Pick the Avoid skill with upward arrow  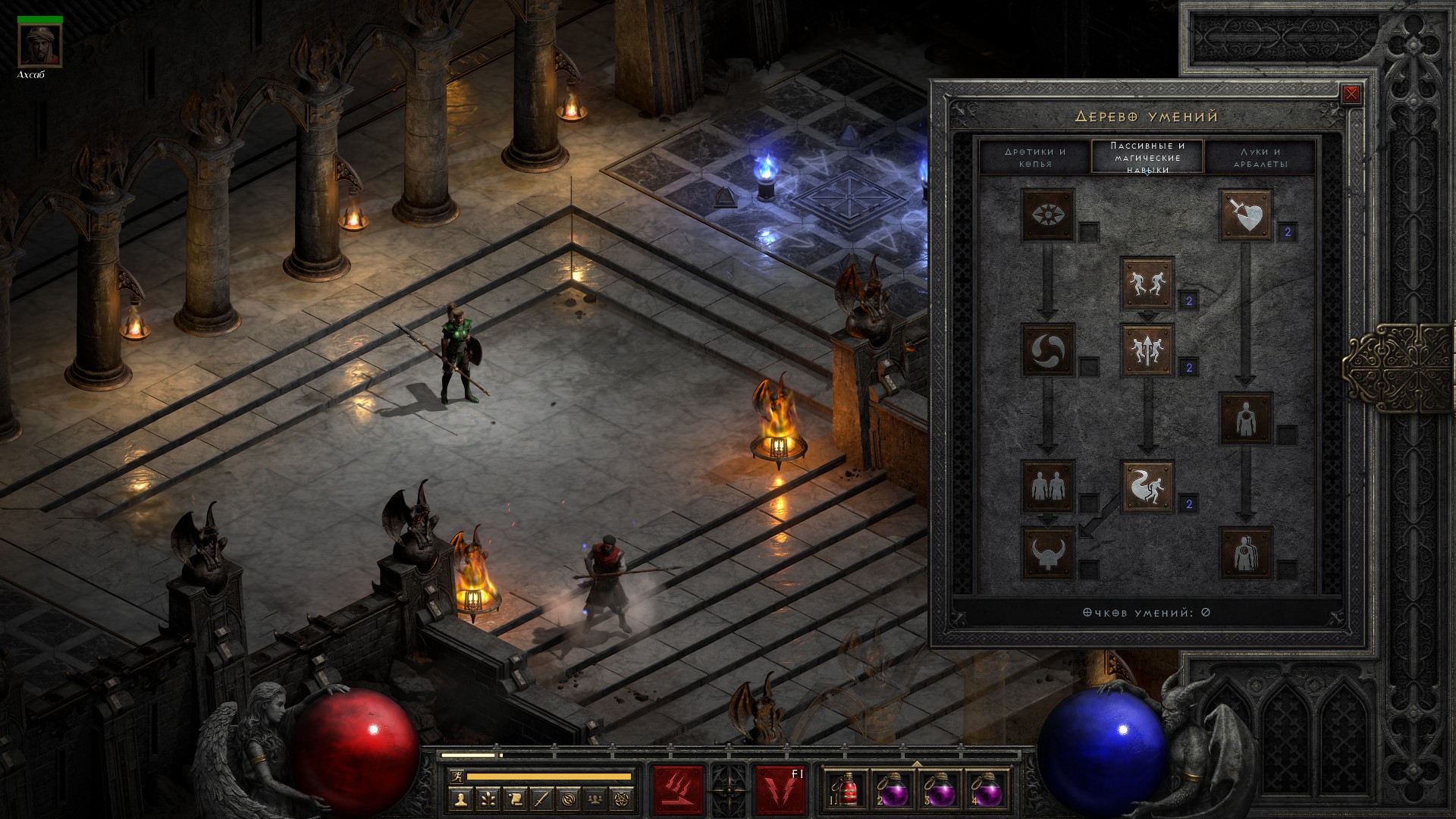pos(1147,350)
